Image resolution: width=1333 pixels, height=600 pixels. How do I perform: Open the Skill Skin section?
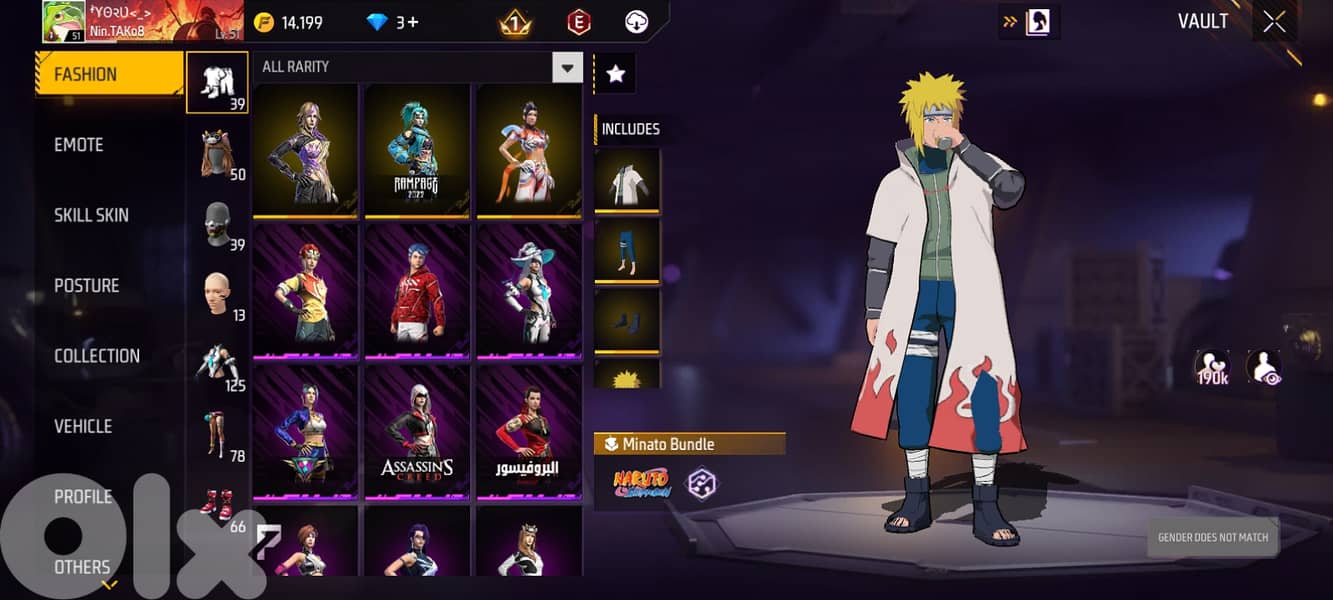click(x=91, y=215)
